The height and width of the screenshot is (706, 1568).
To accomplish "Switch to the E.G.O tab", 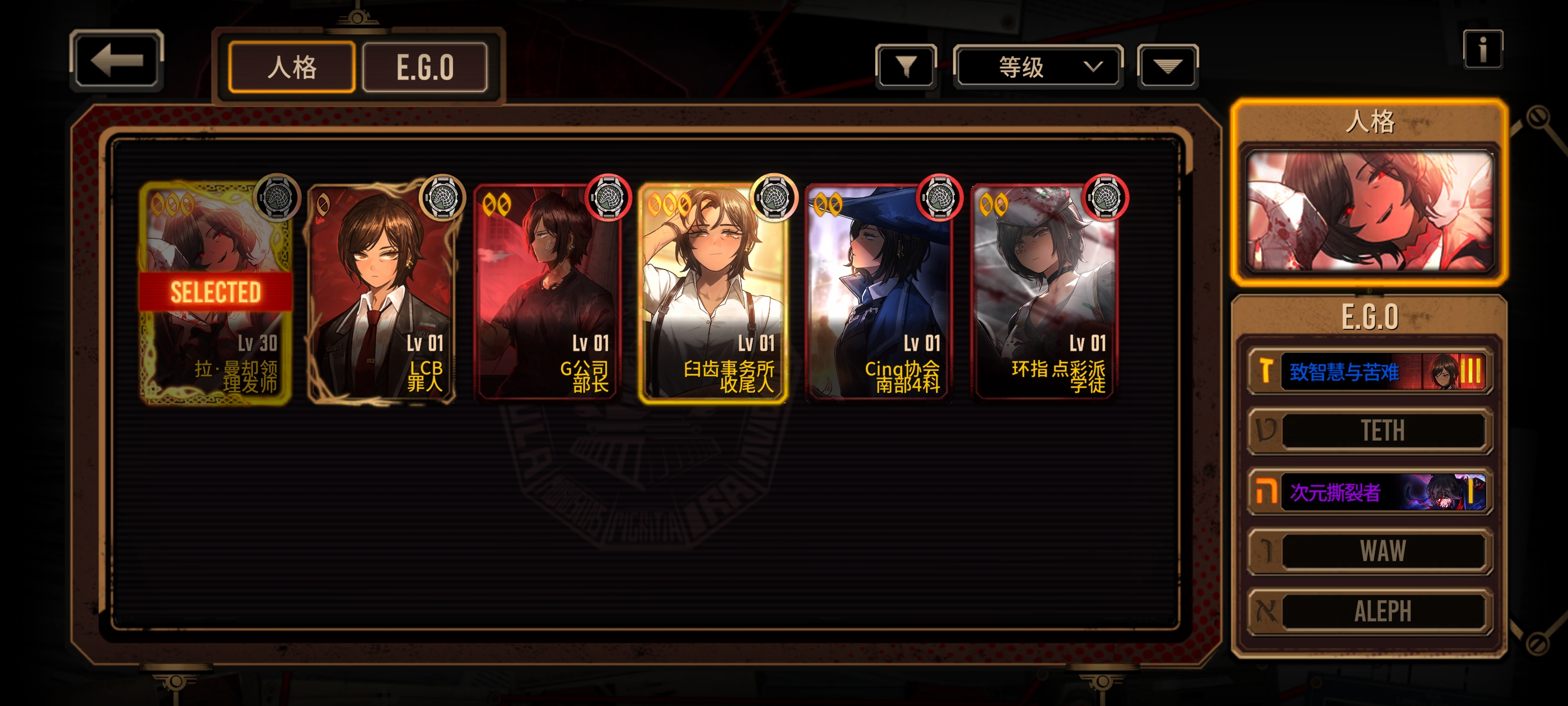I will 425,67.
